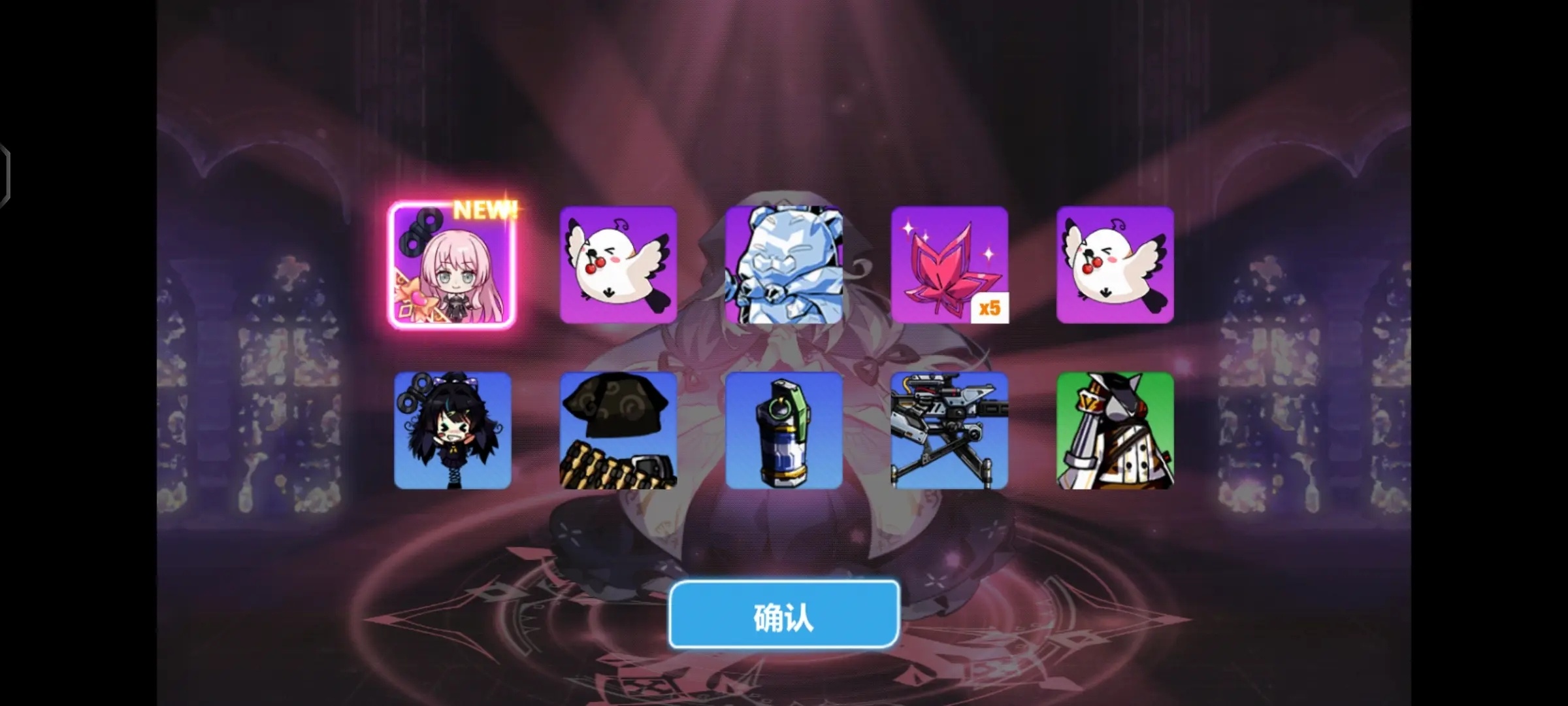The image size is (1568, 706).
Task: Select the mounted machine gun turret reward
Action: coord(949,431)
